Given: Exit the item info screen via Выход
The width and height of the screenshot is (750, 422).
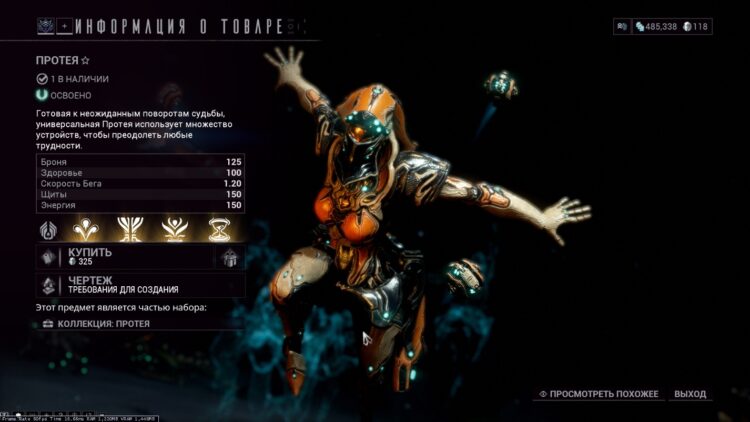Looking at the screenshot, I should pos(689,394).
